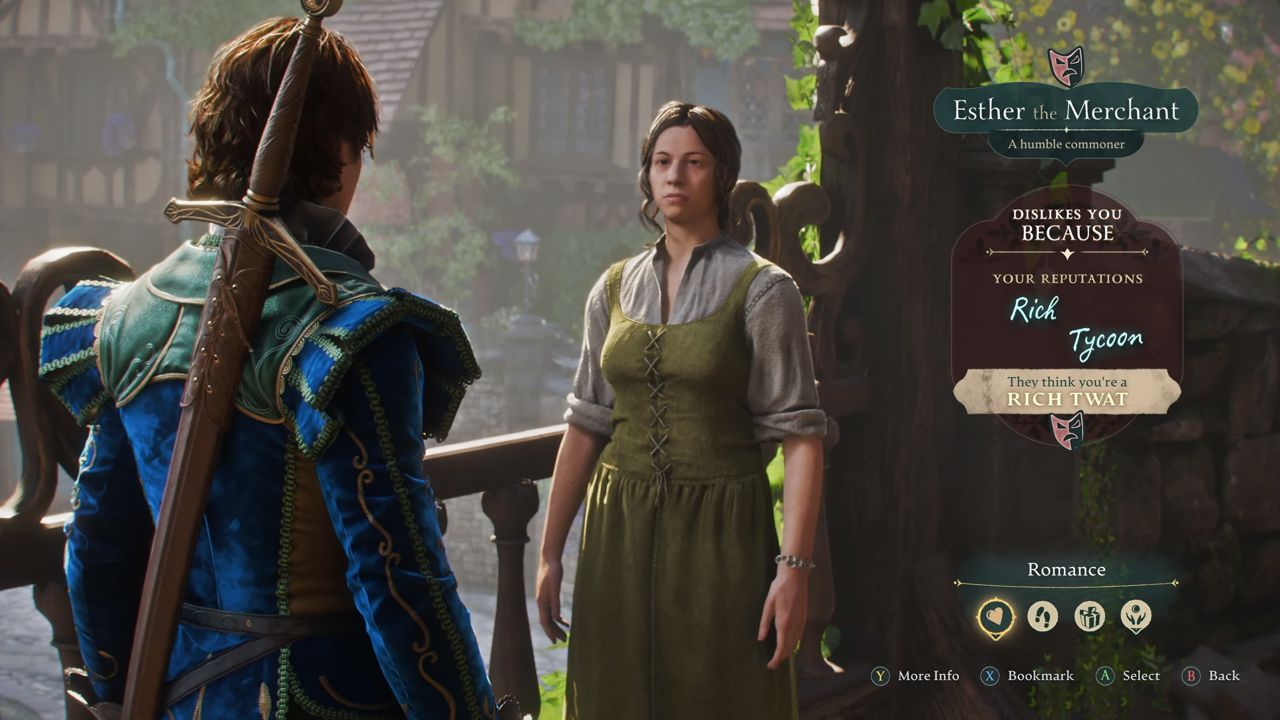Choose the footprints interaction icon
The image size is (1280, 720).
(x=1042, y=616)
